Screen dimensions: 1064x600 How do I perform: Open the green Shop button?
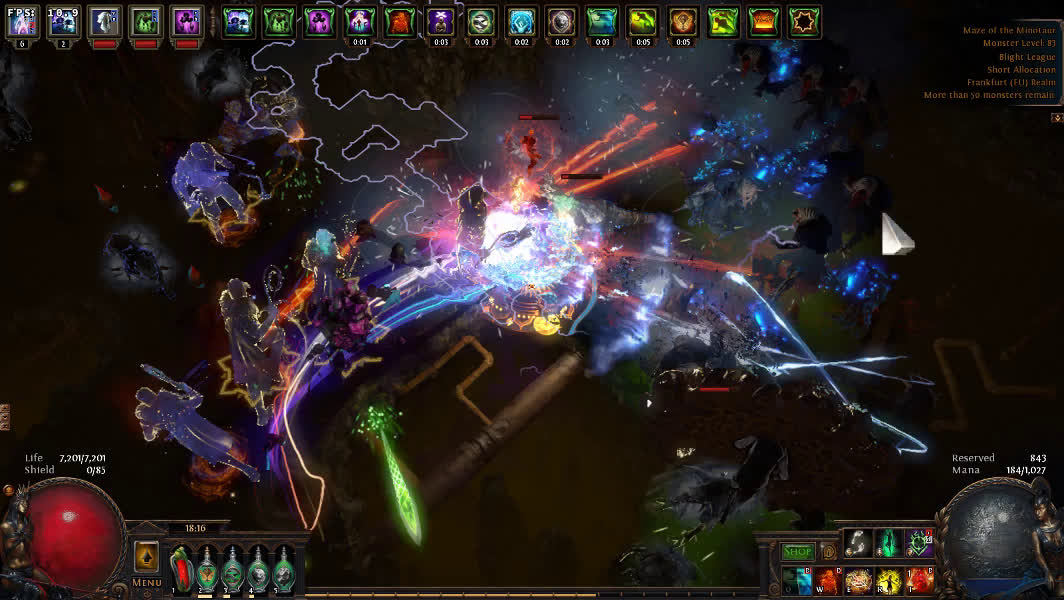point(797,551)
